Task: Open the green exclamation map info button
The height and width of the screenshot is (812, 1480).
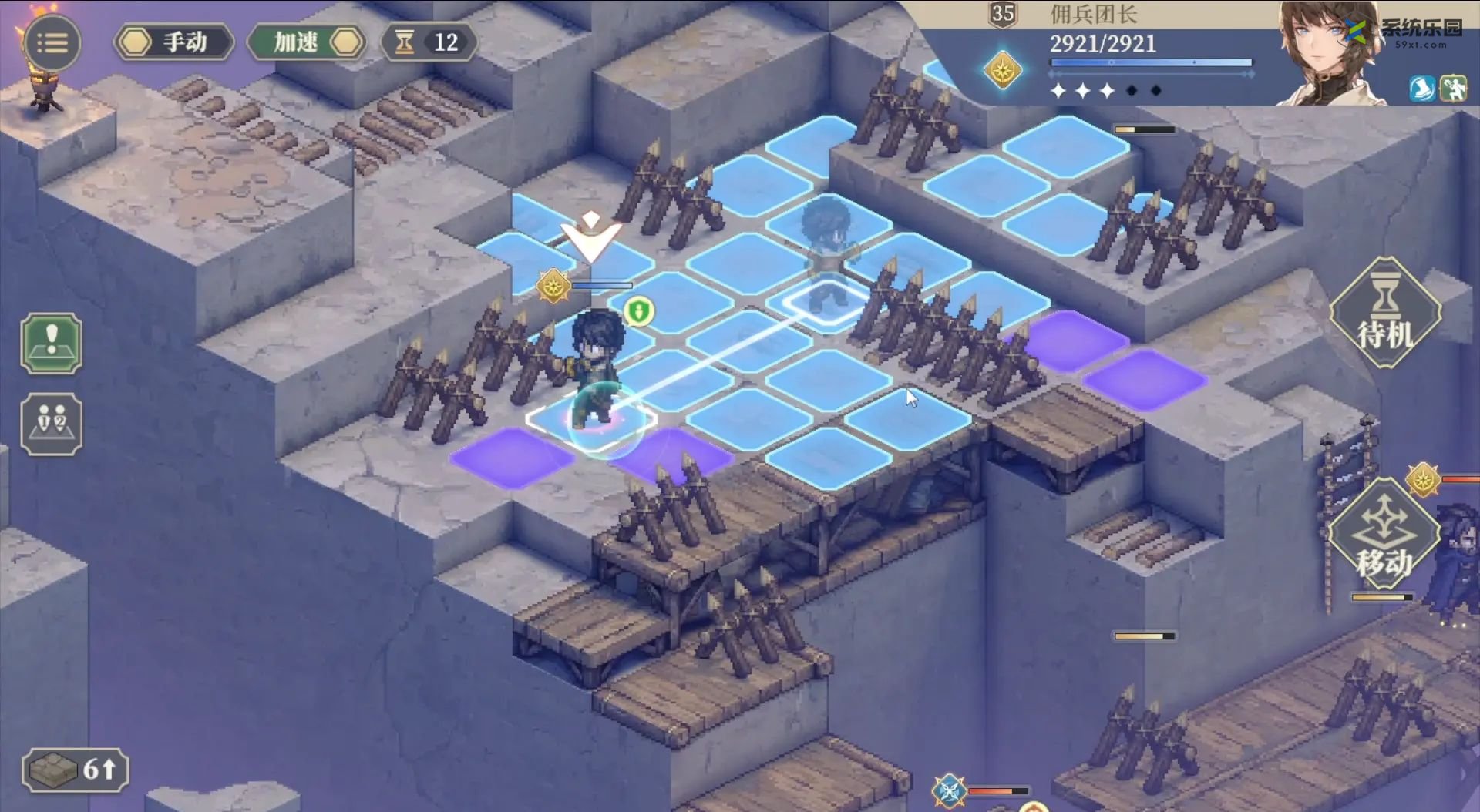Action: pos(52,344)
